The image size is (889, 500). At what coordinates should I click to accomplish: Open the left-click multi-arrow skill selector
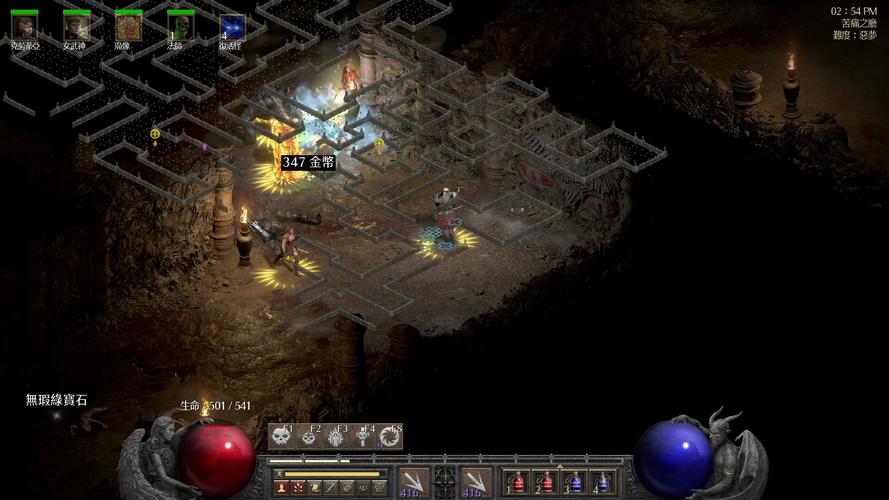tap(412, 482)
